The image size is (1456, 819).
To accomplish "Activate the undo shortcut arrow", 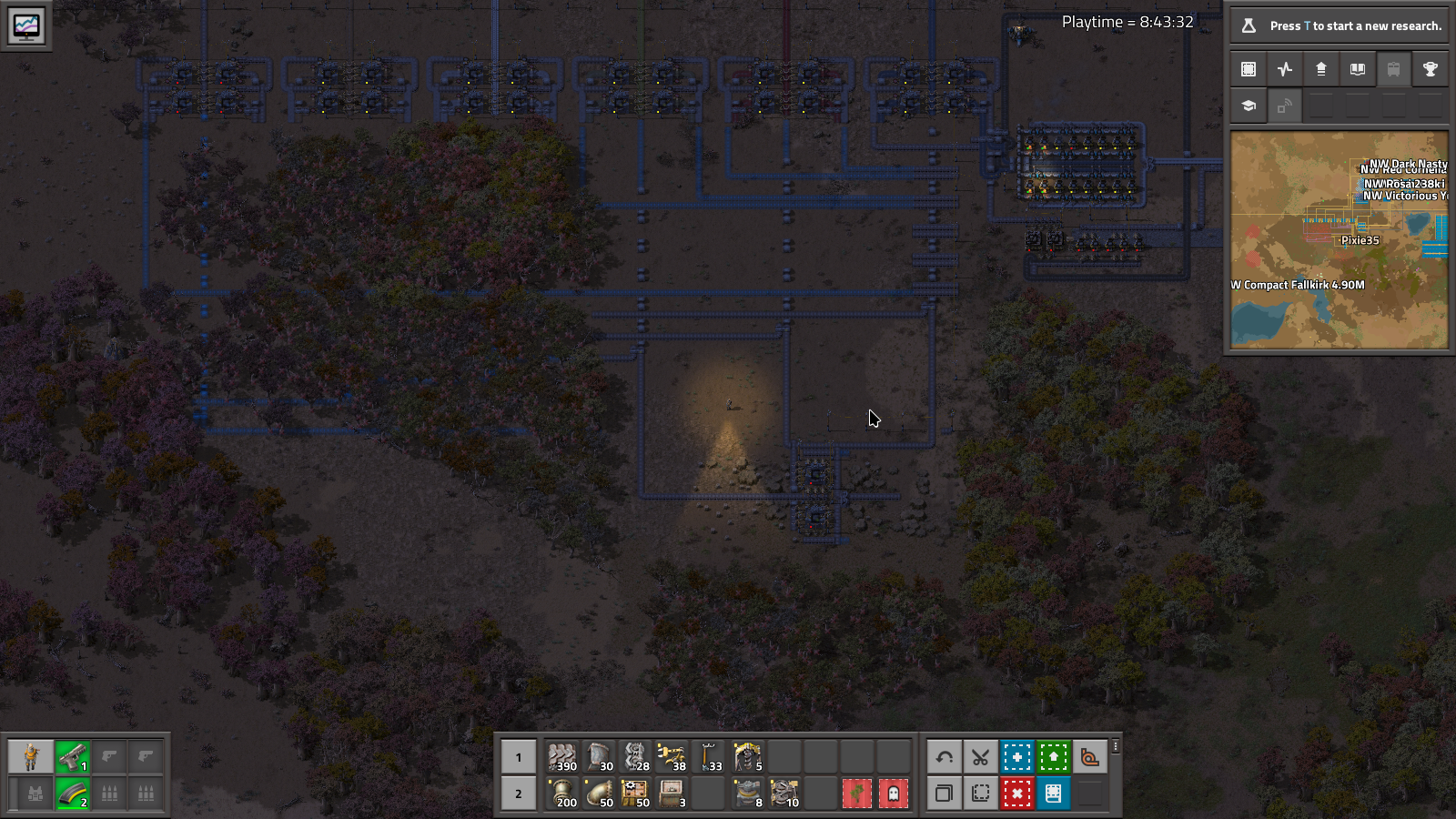I will (x=945, y=757).
